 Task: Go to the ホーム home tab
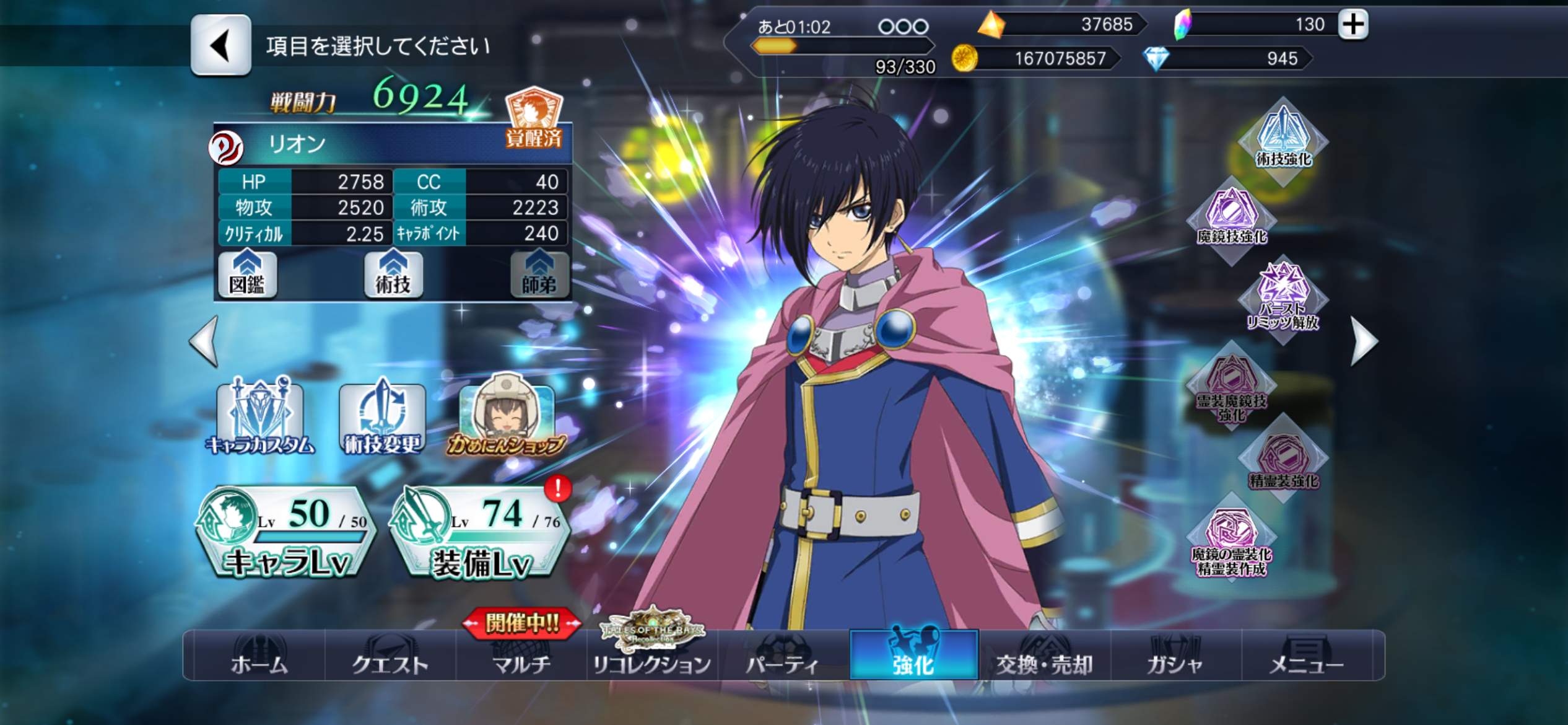pyautogui.click(x=259, y=657)
